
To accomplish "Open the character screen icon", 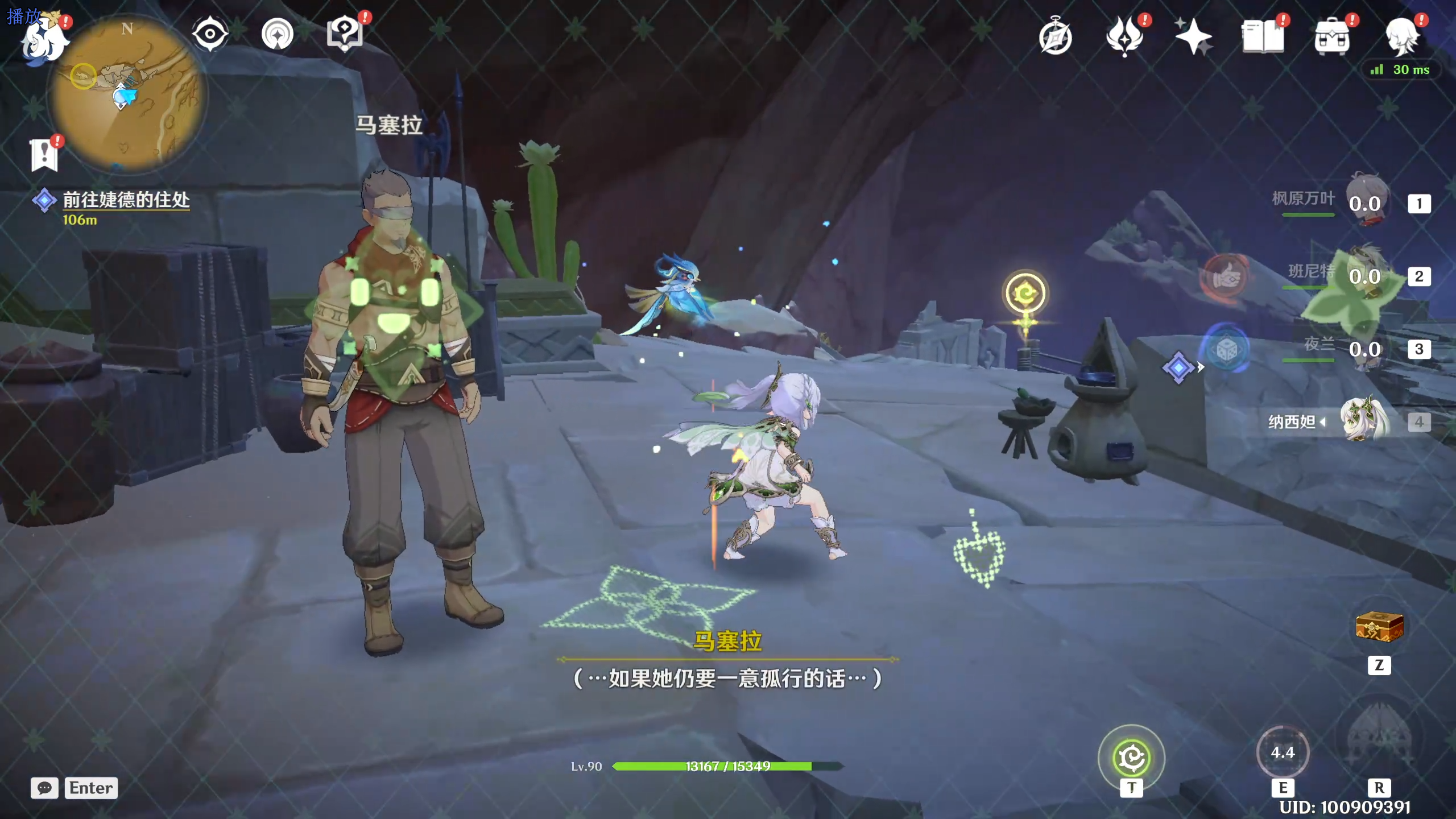I will click(x=1401, y=38).
